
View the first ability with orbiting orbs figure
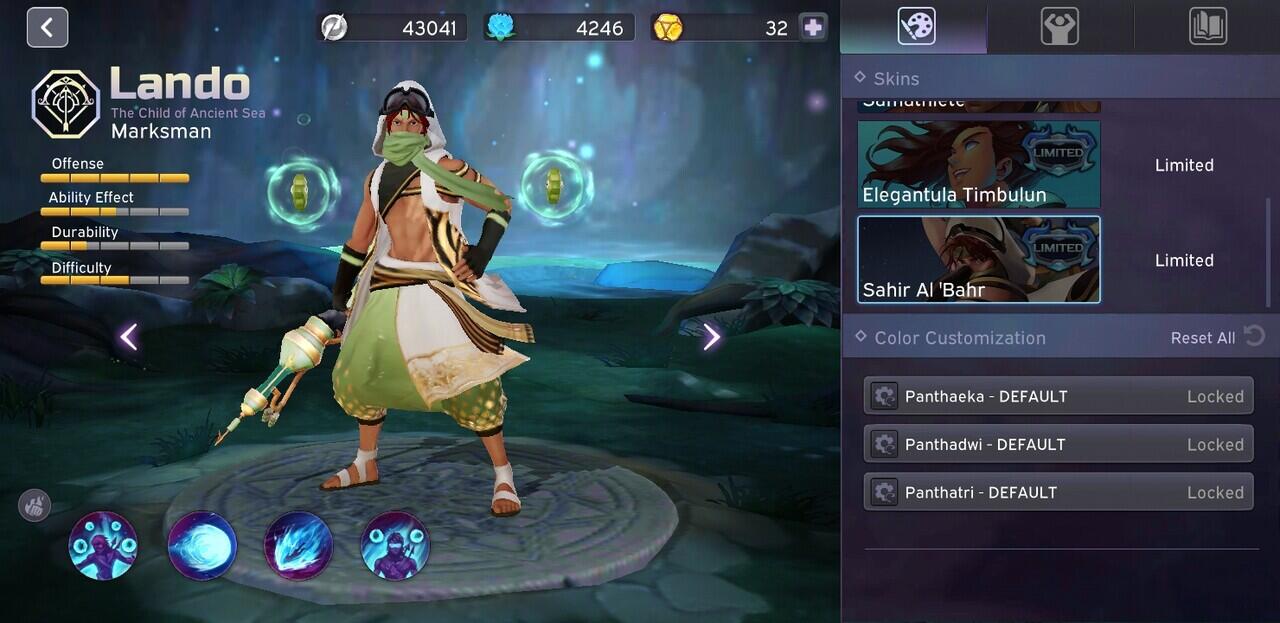[103, 546]
